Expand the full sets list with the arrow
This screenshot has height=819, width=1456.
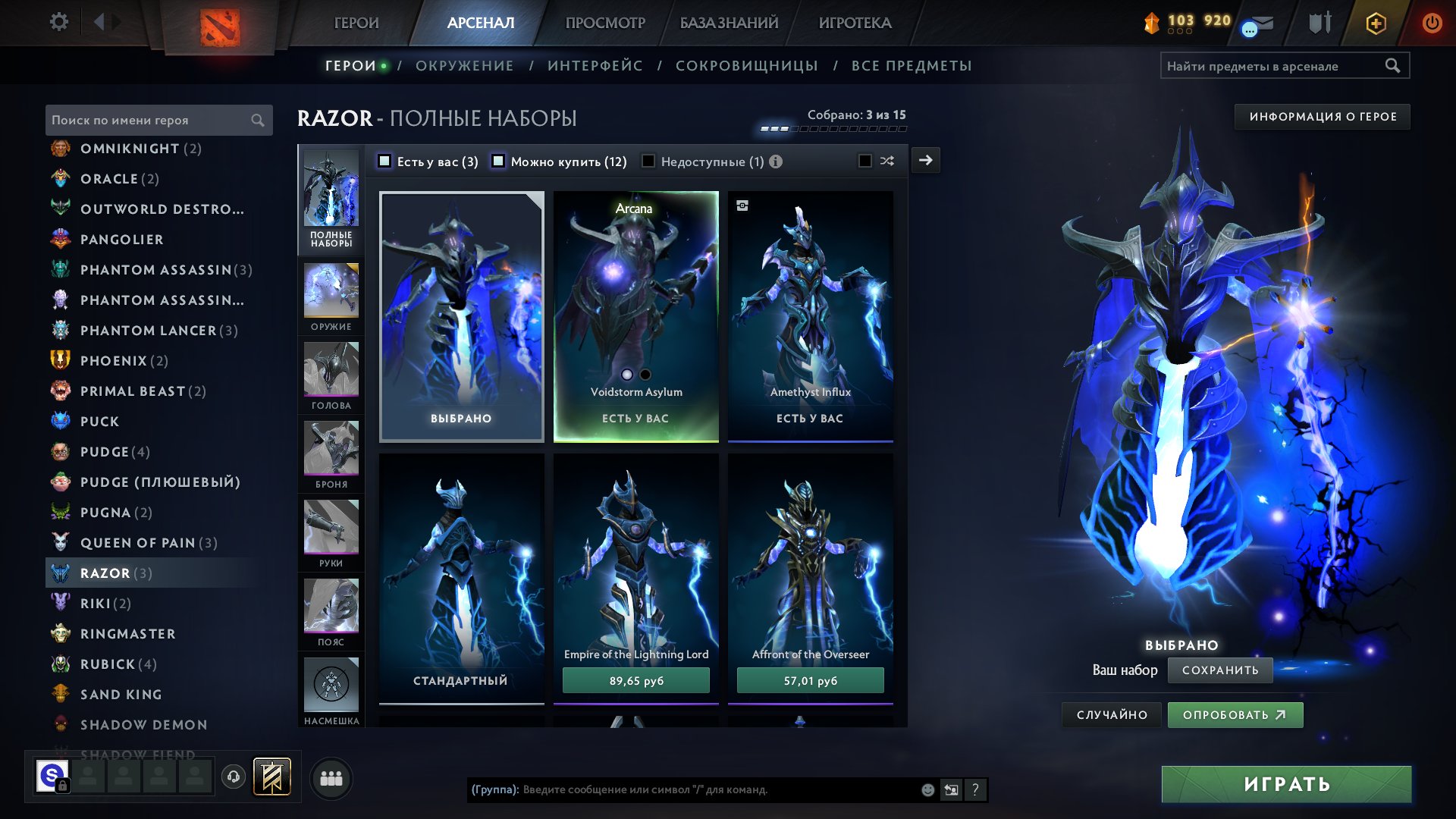point(924,160)
